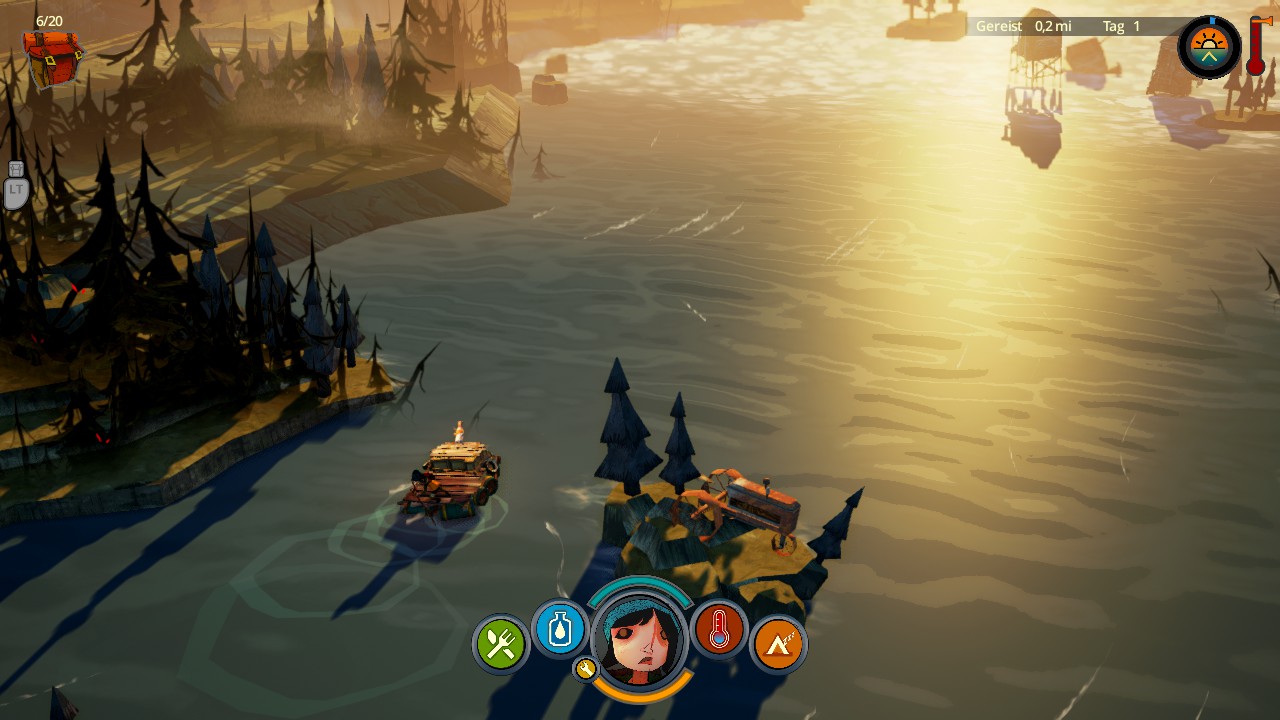Click the blue thirst water bottle icon
This screenshot has height=720, width=1280.
(x=560, y=629)
